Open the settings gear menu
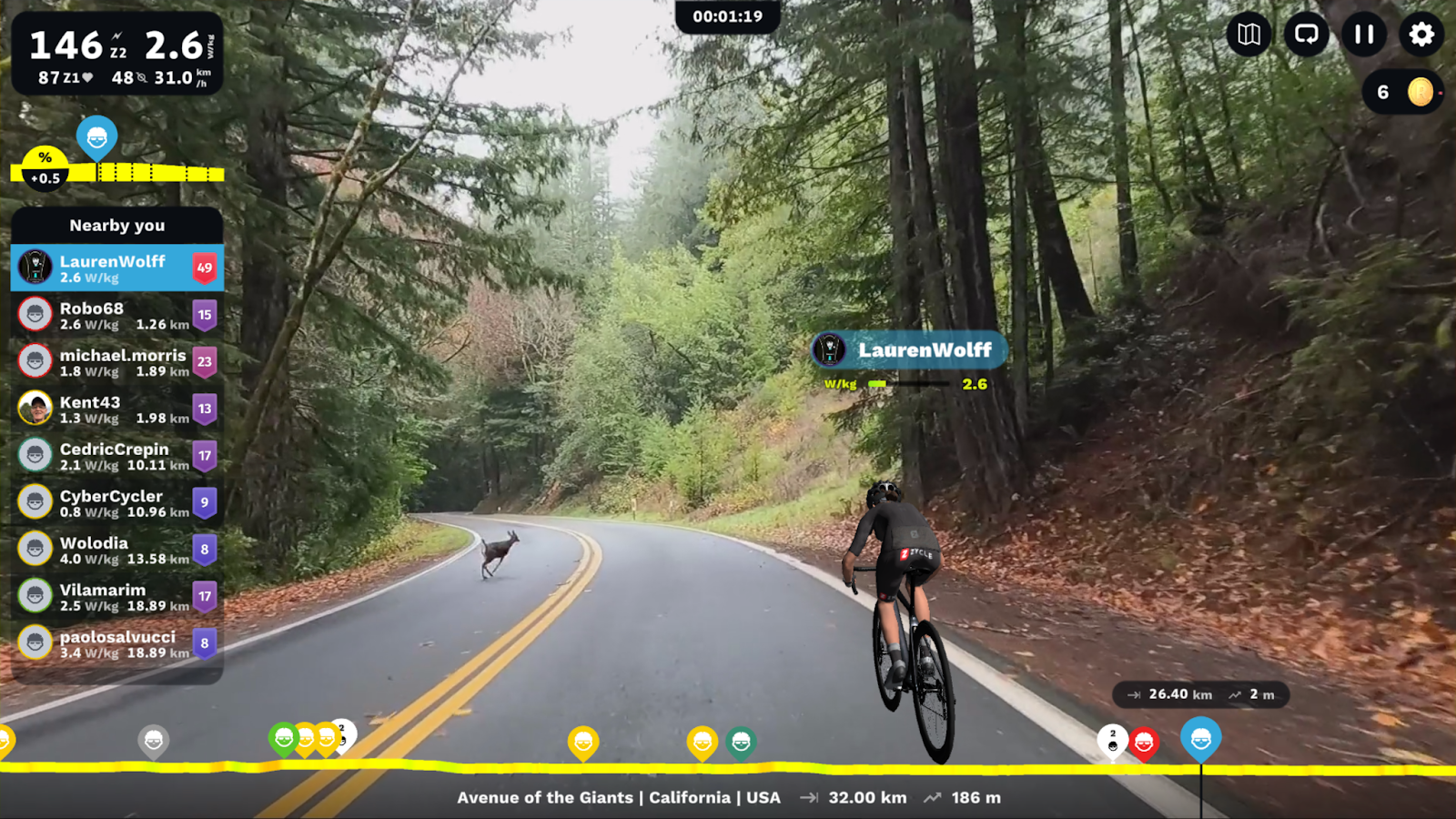 click(x=1421, y=35)
